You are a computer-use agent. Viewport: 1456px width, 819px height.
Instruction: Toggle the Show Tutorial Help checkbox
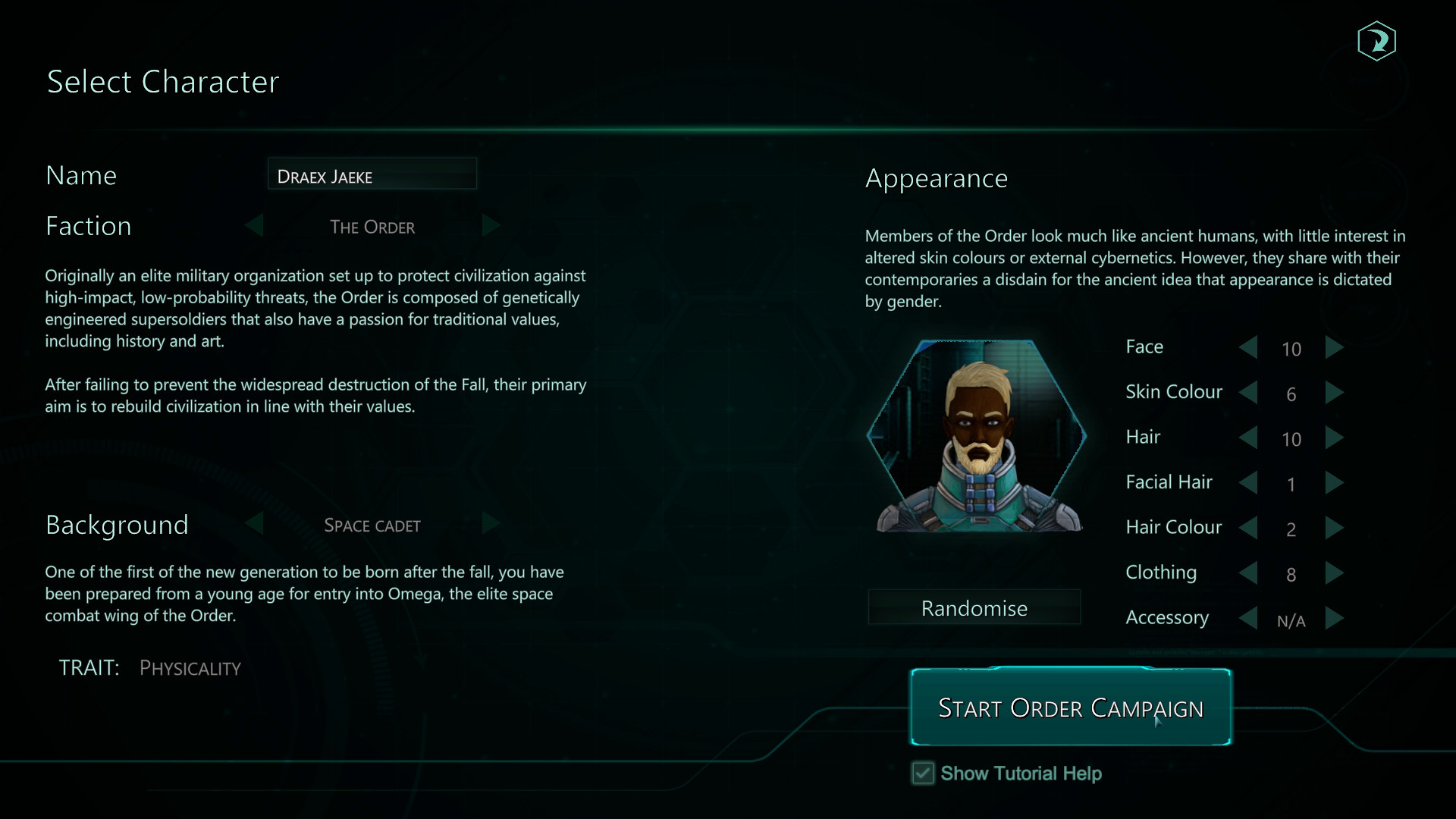[922, 773]
